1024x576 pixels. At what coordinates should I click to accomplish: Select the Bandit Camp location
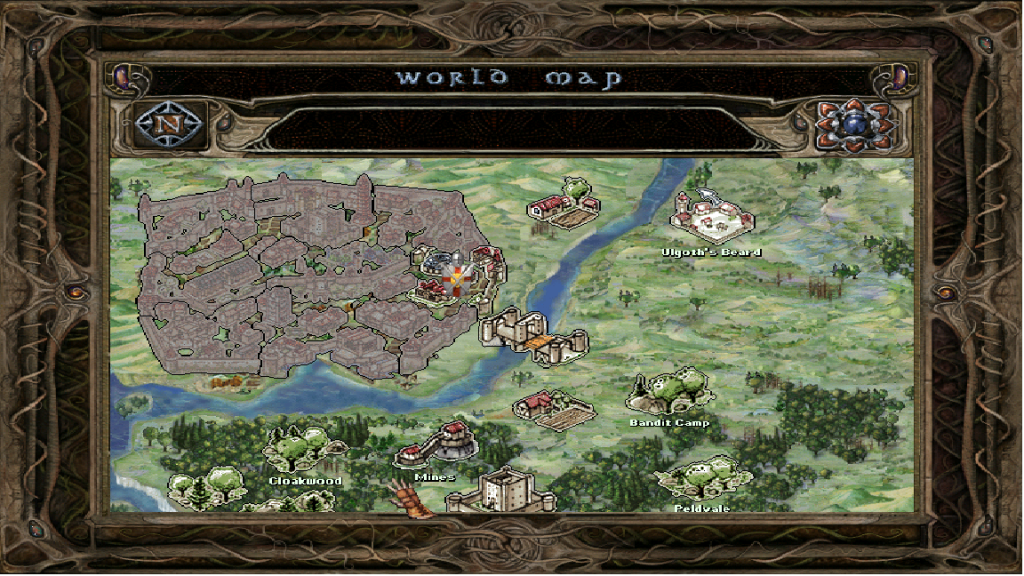(670, 393)
